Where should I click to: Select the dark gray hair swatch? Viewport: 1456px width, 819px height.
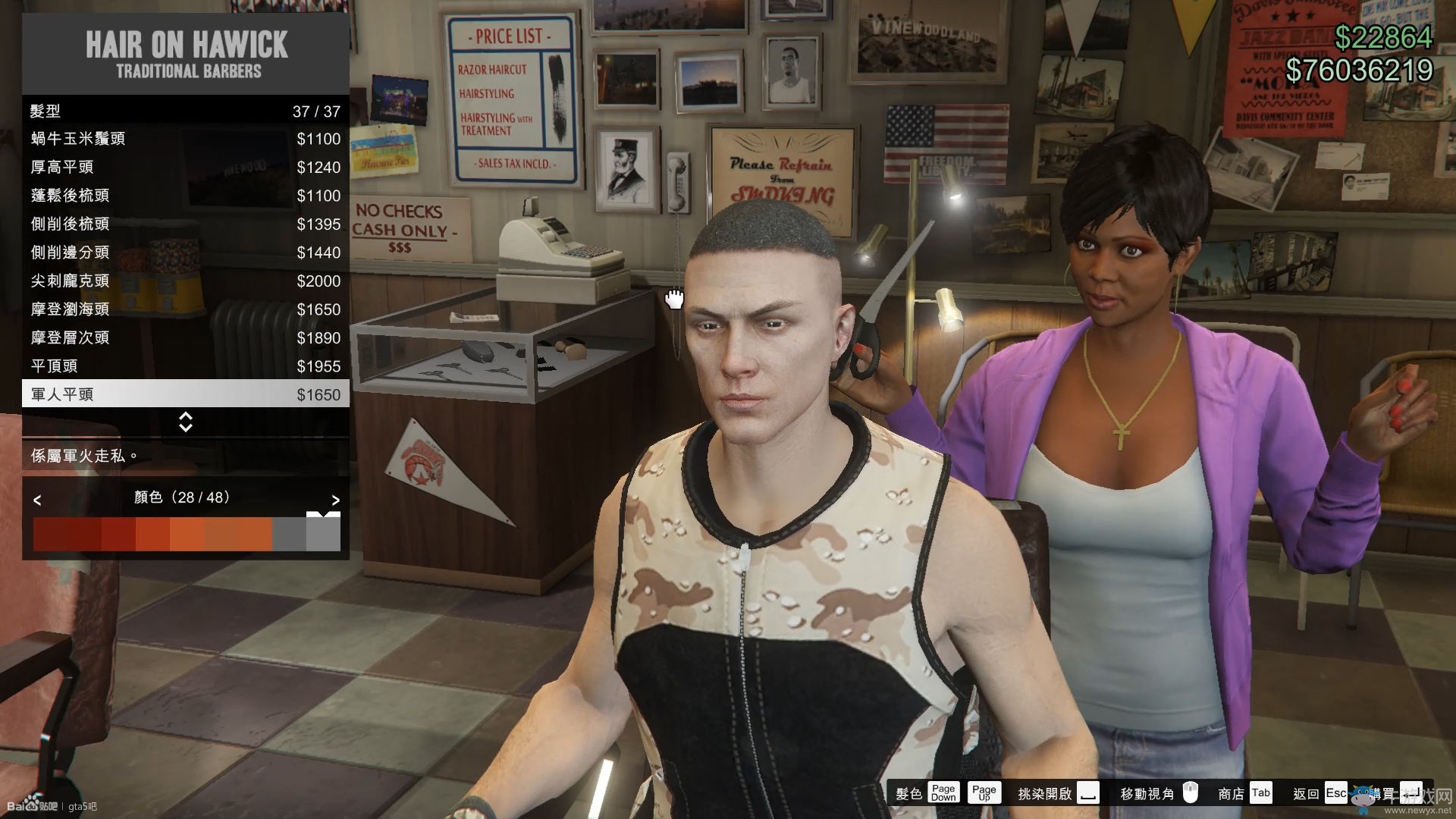289,534
